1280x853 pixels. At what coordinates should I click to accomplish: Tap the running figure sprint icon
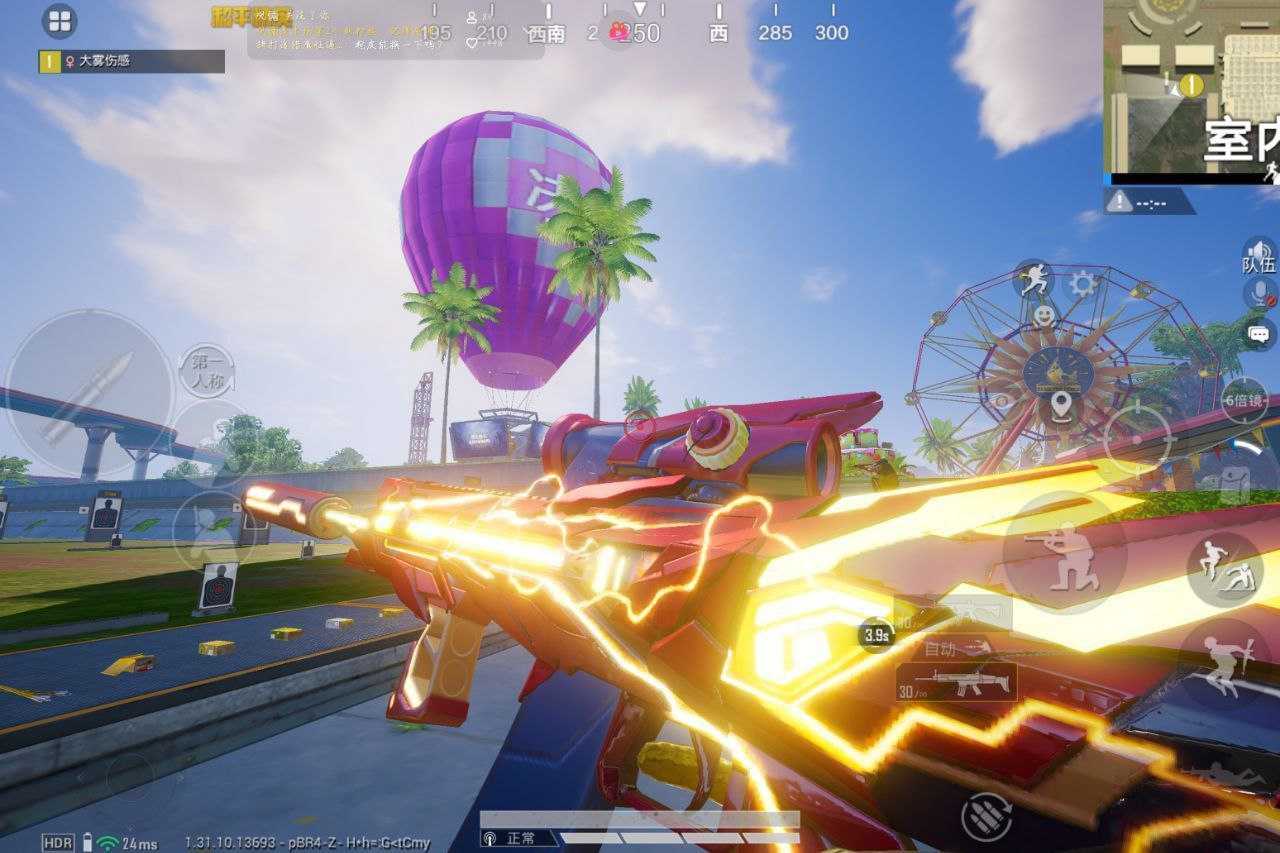1034,280
